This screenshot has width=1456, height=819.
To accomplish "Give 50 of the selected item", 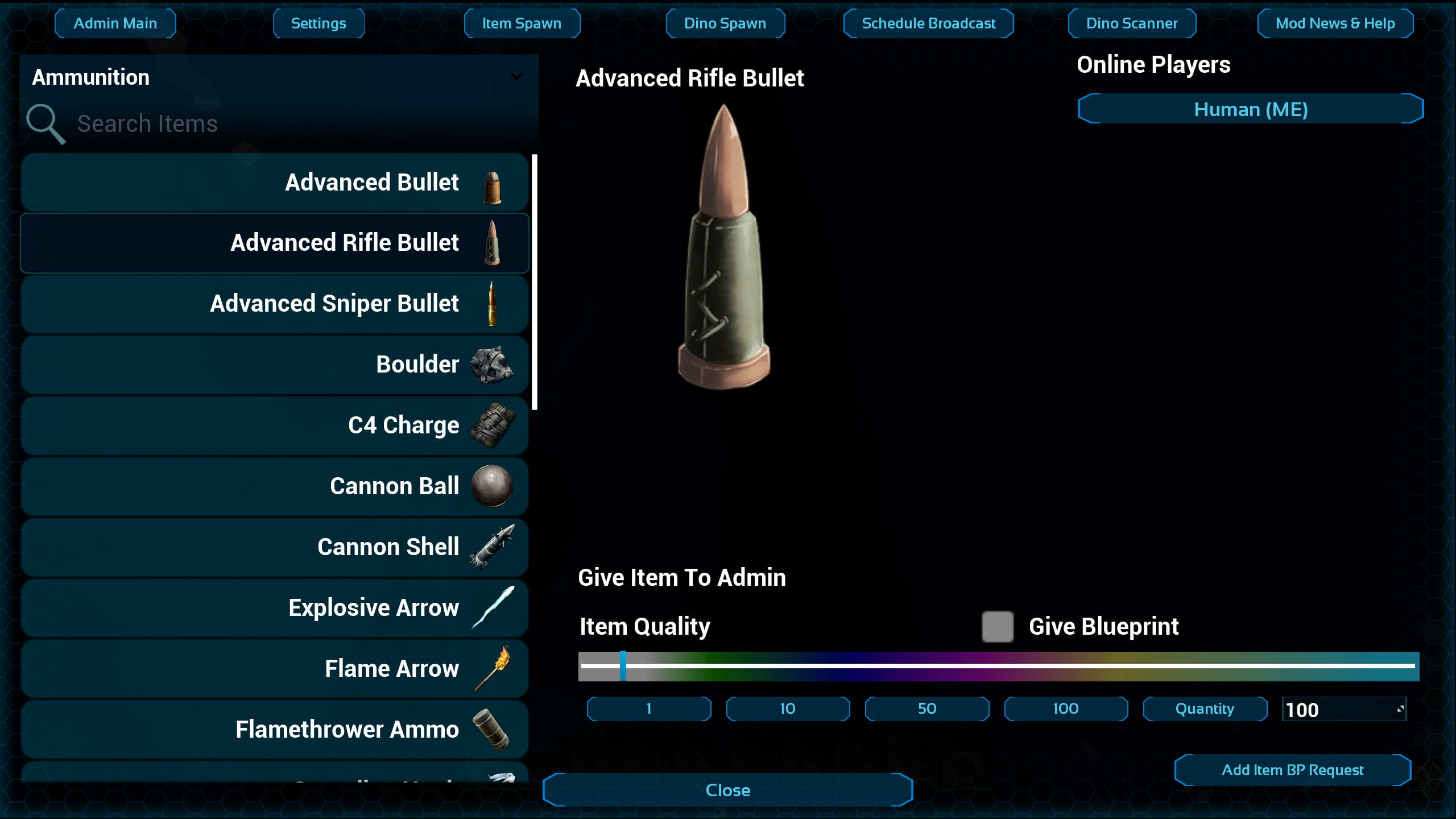I will 926,709.
